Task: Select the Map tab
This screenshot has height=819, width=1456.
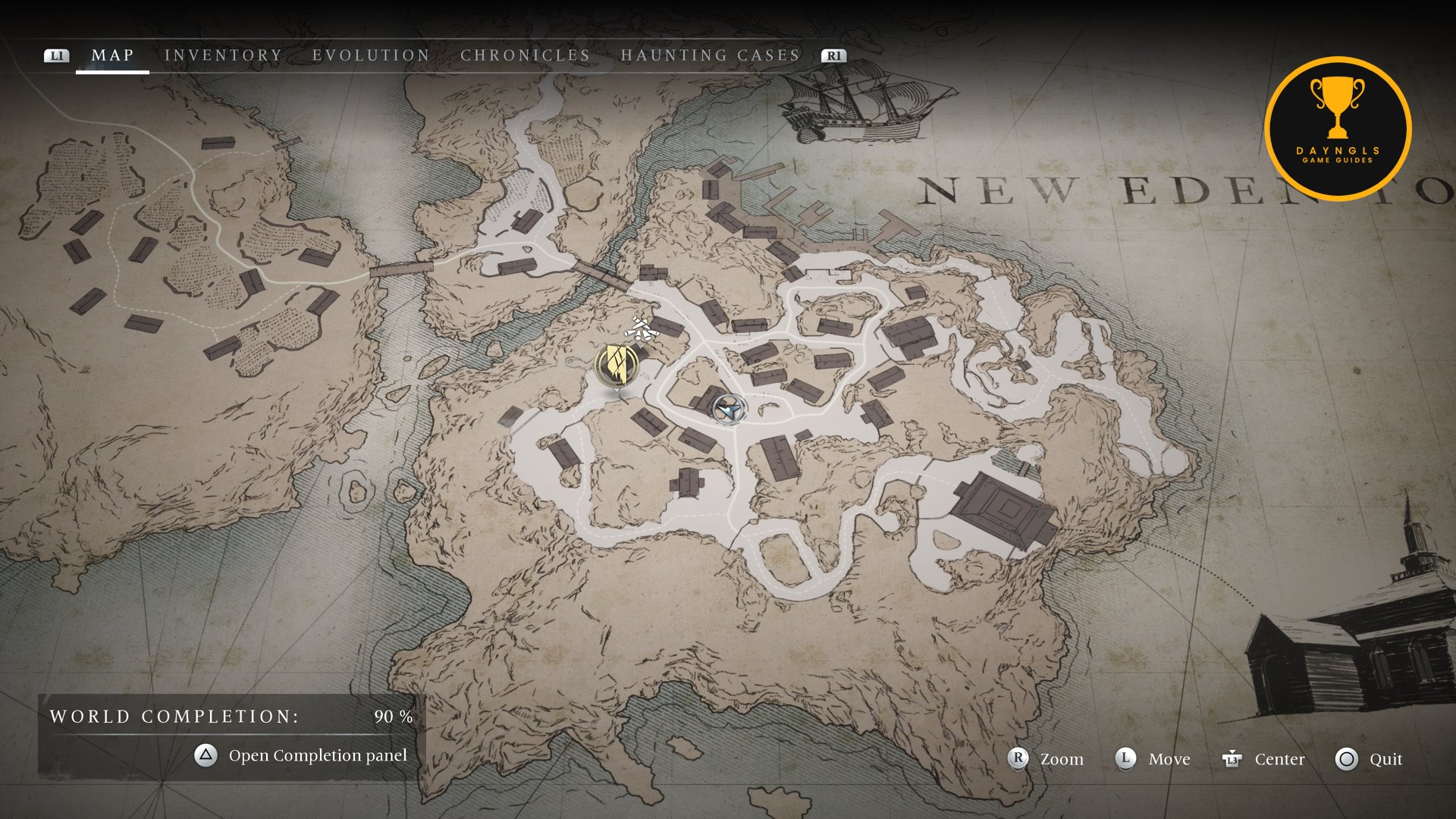Action: 112,55
